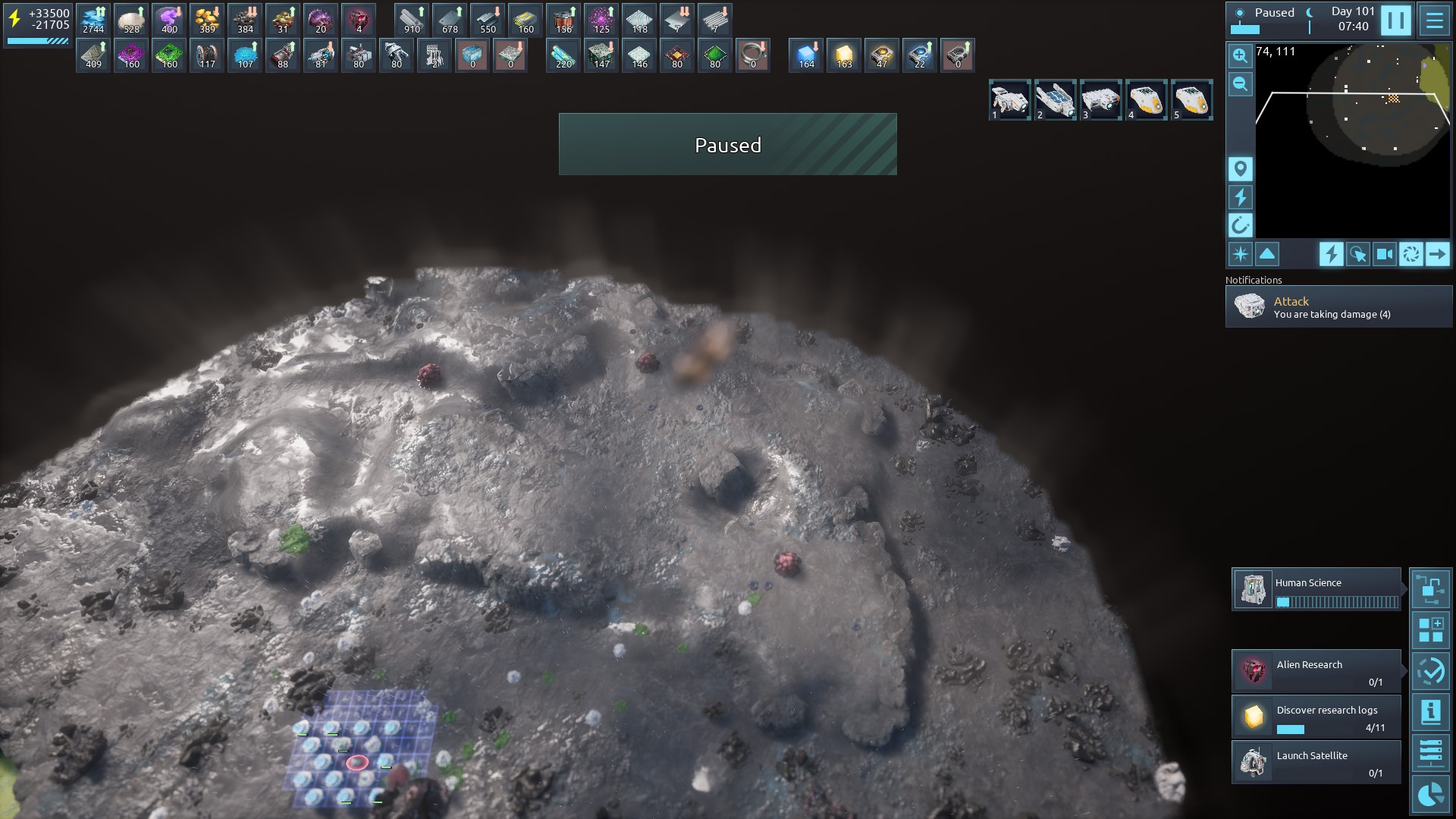Zoom out on the minimap
The image size is (1456, 819).
coord(1240,84)
